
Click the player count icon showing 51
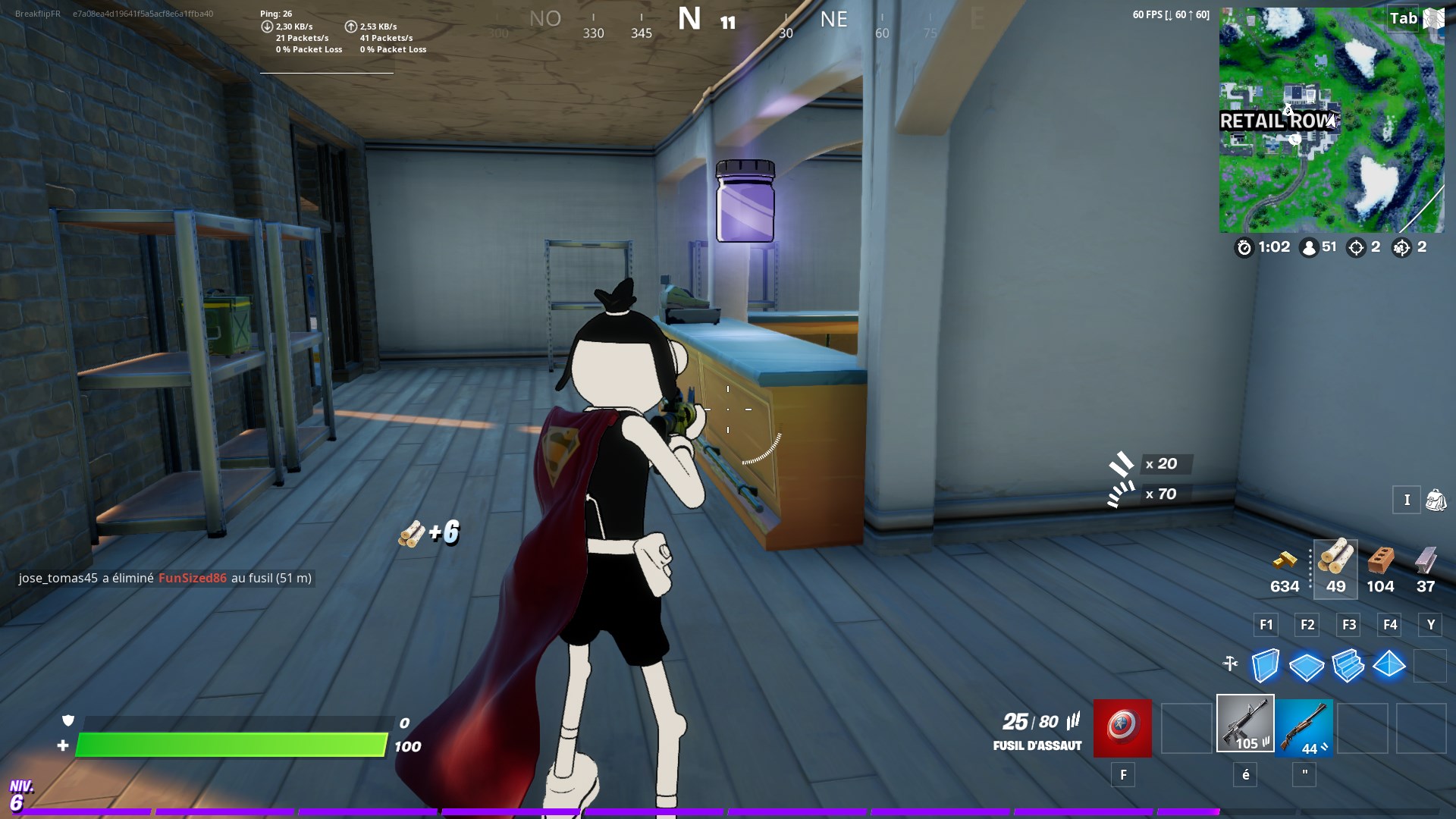pyautogui.click(x=1308, y=246)
